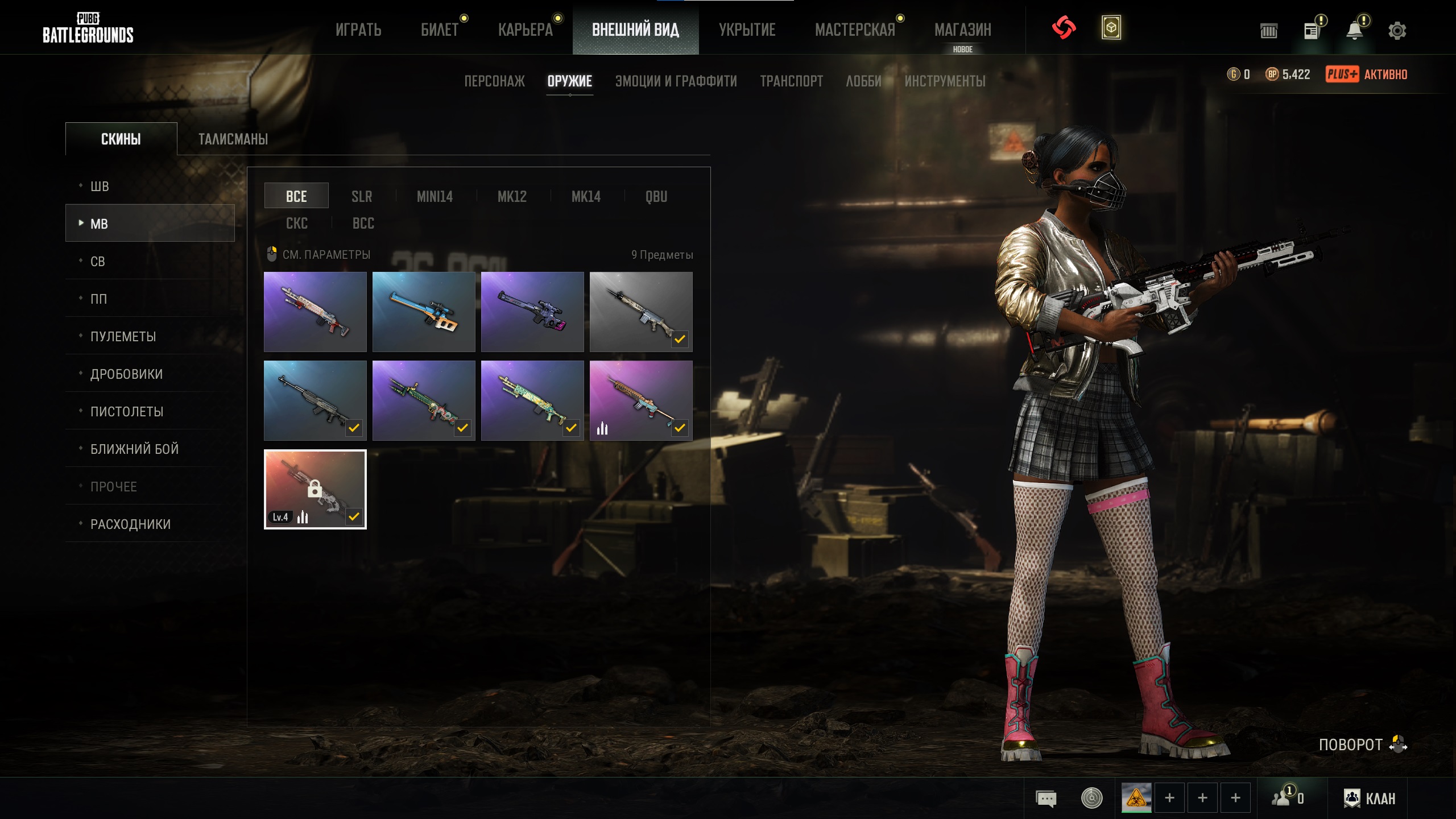Filter skins by MK12

512,197
